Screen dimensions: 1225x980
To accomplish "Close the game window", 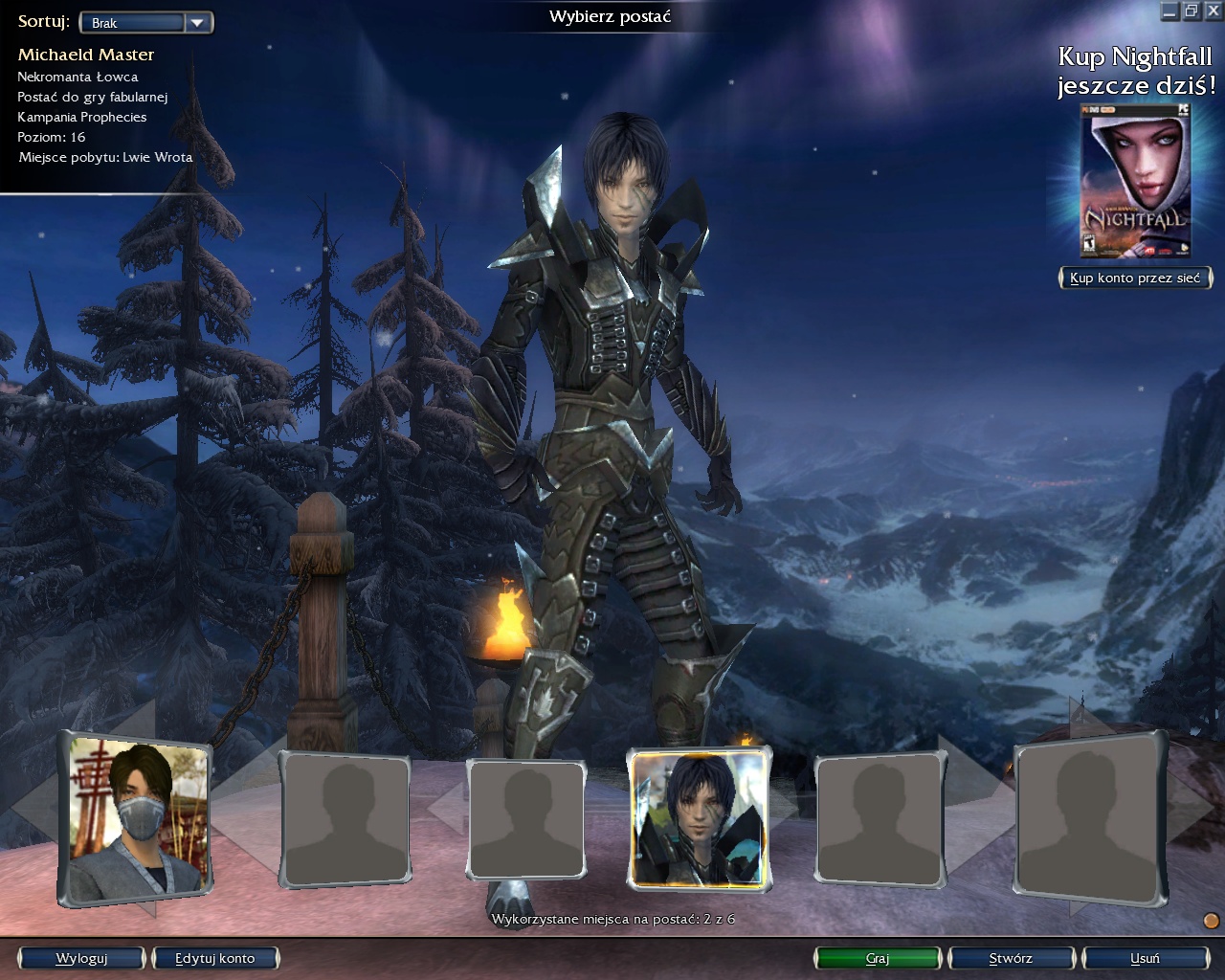I will pos(1212,11).
